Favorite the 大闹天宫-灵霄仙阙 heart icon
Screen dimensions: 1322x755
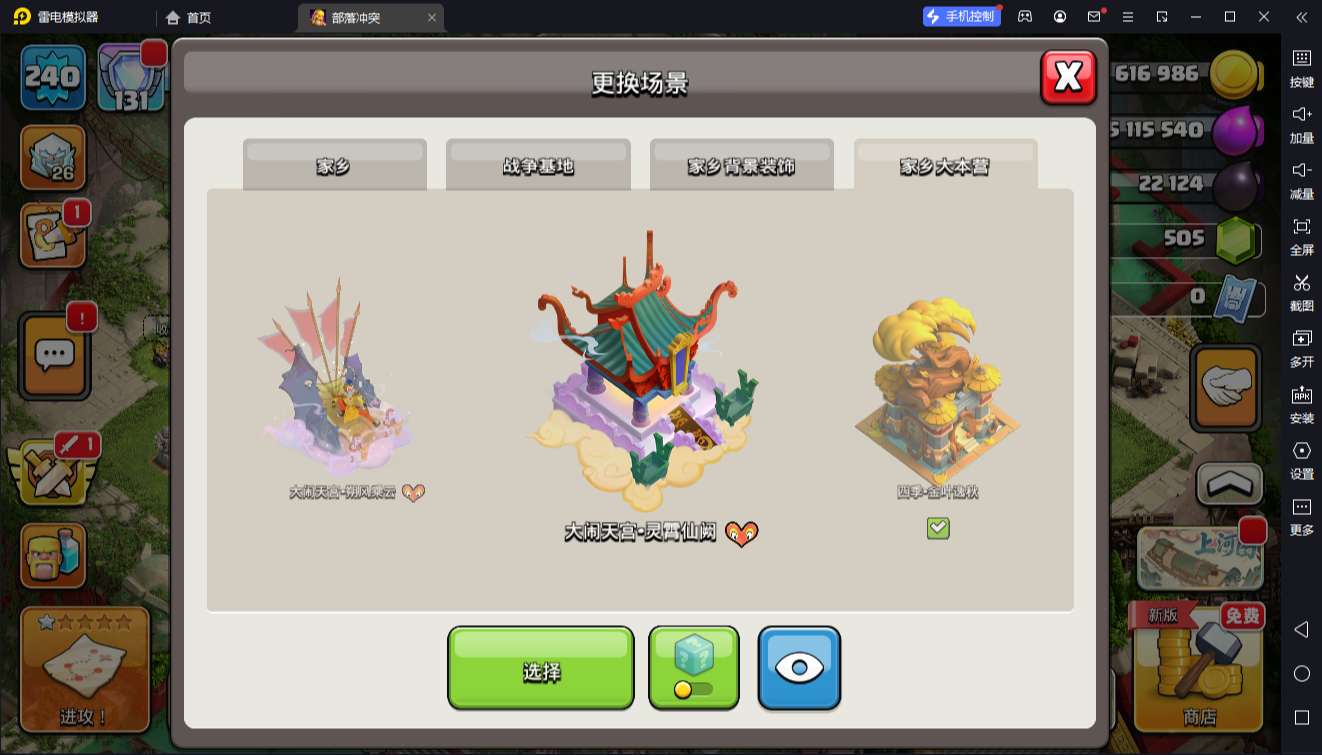pos(741,534)
